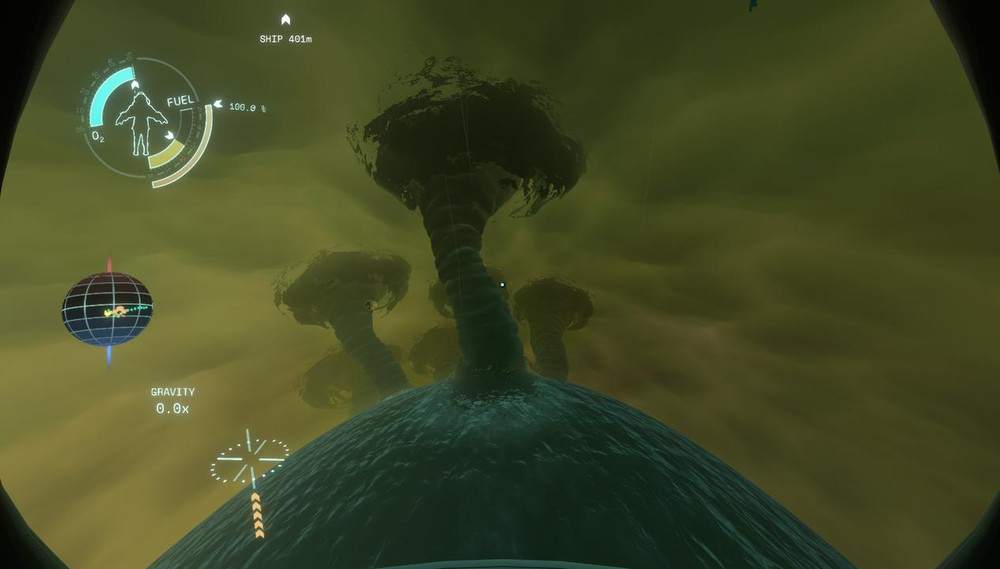Click the ship waypoint marker
The height and width of the screenshot is (569, 1000).
click(285, 19)
